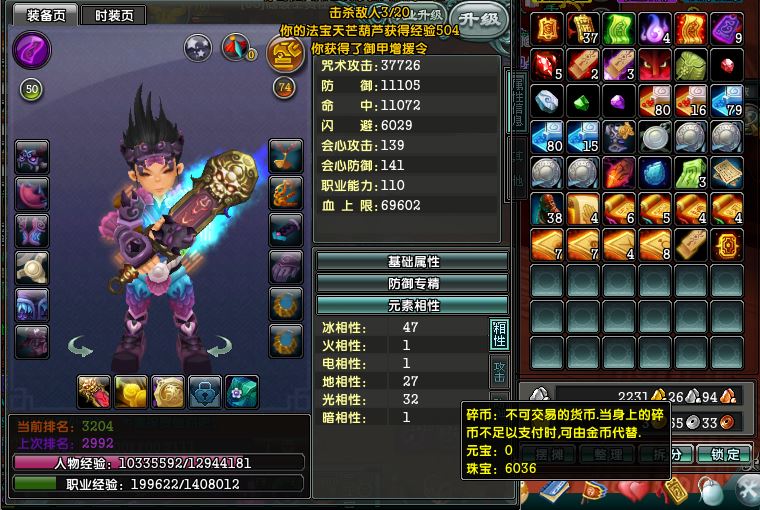The height and width of the screenshot is (510, 760).
Task: Select the purple swirl weapon slot
Action: click(35, 48)
